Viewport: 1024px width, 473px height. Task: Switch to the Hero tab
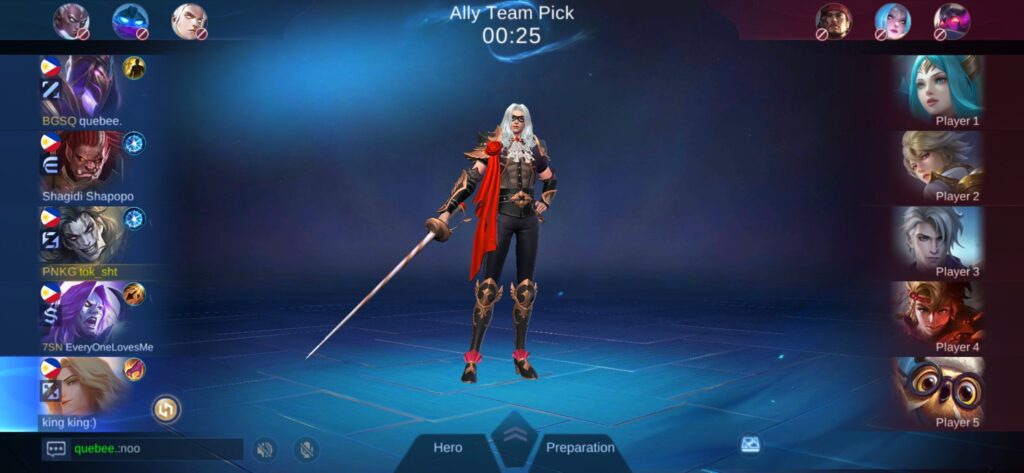[447, 448]
